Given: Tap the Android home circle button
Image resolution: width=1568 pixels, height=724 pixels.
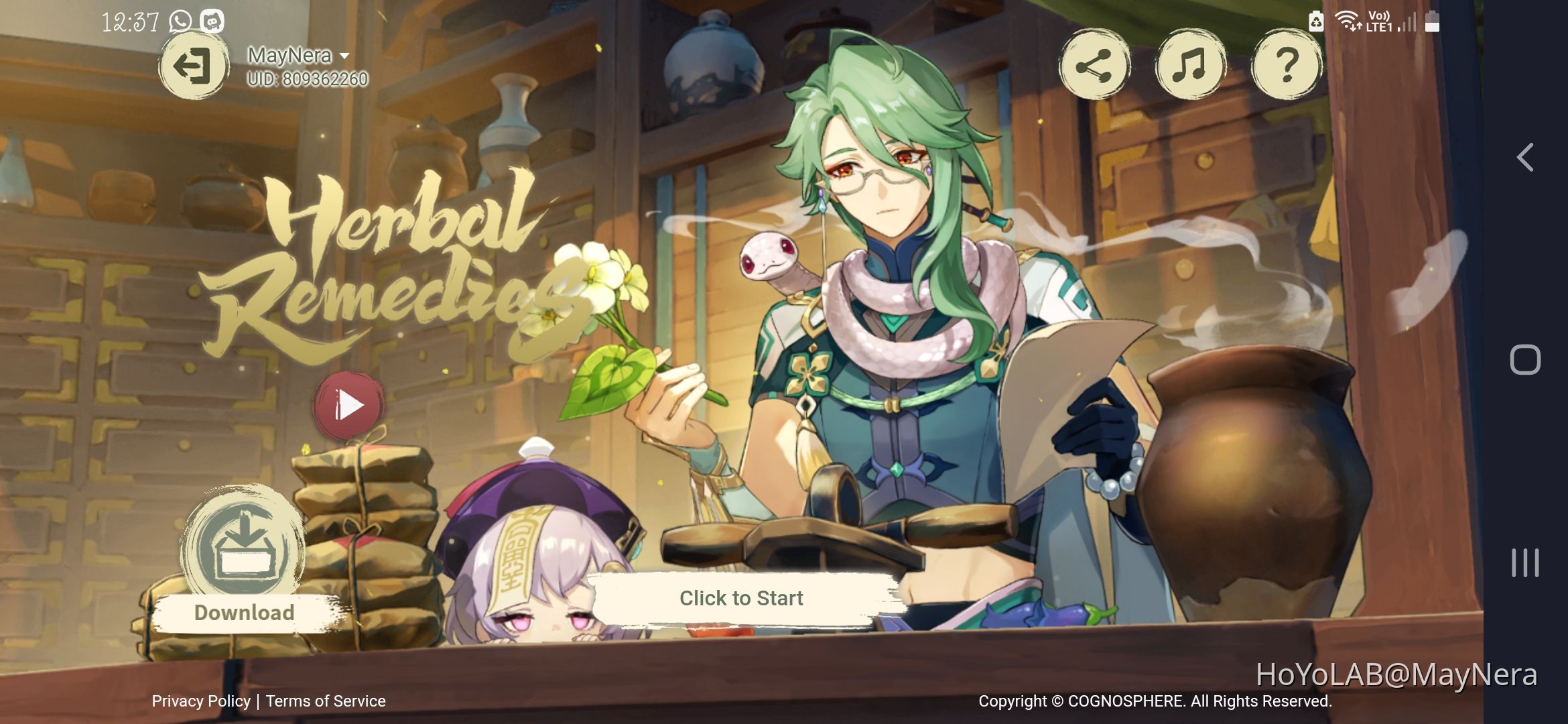Looking at the screenshot, I should coord(1525,359).
